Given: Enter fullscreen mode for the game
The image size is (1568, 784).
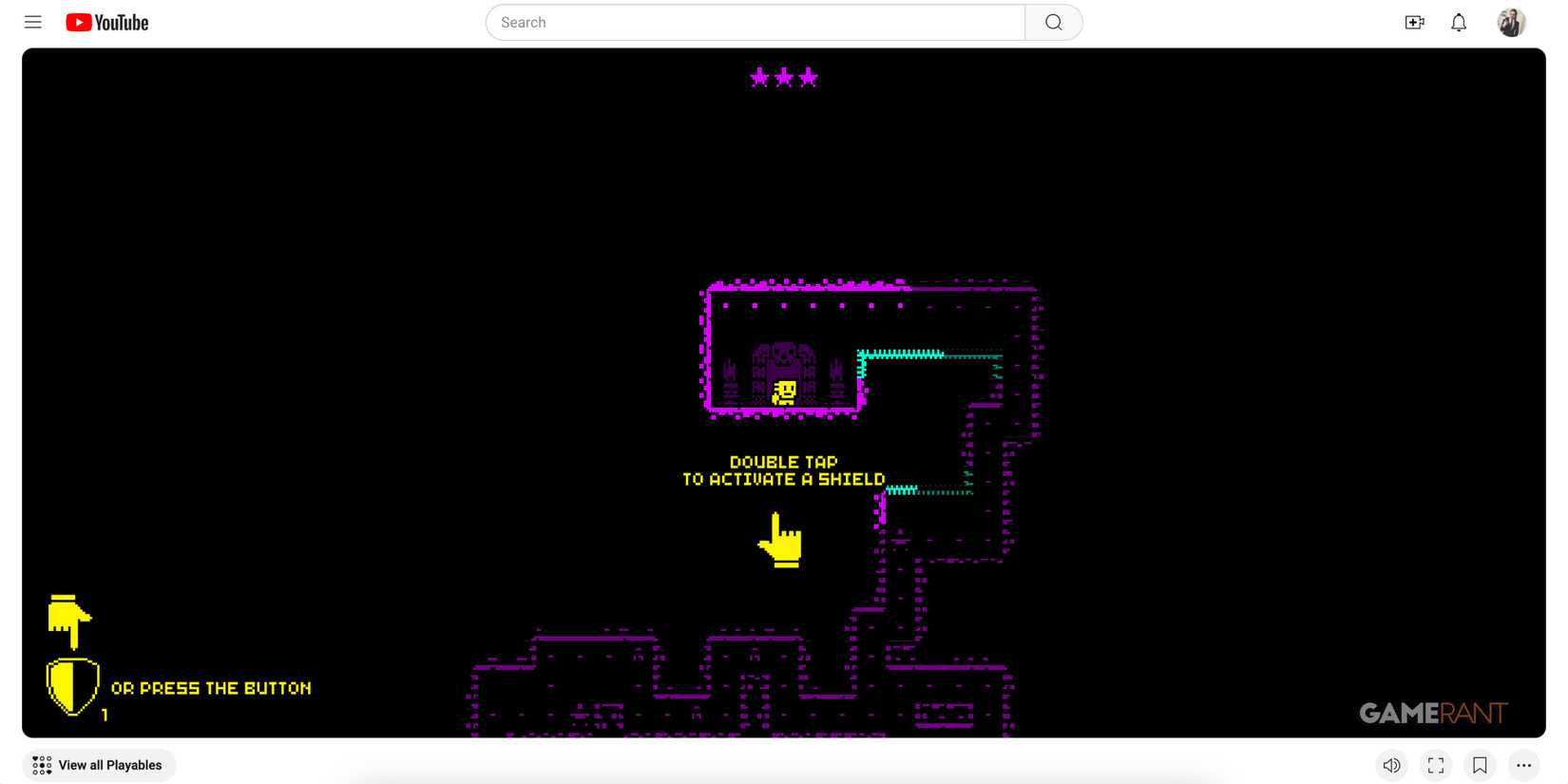Looking at the screenshot, I should tap(1435, 764).
